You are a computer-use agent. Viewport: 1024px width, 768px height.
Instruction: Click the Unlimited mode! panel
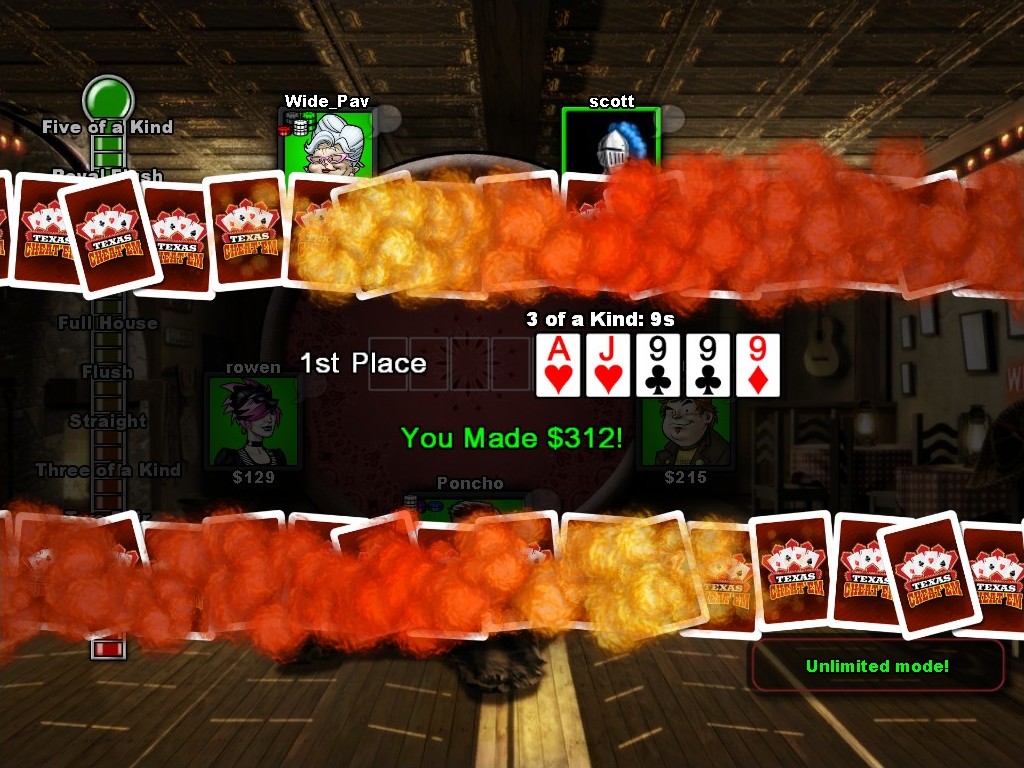click(877, 666)
